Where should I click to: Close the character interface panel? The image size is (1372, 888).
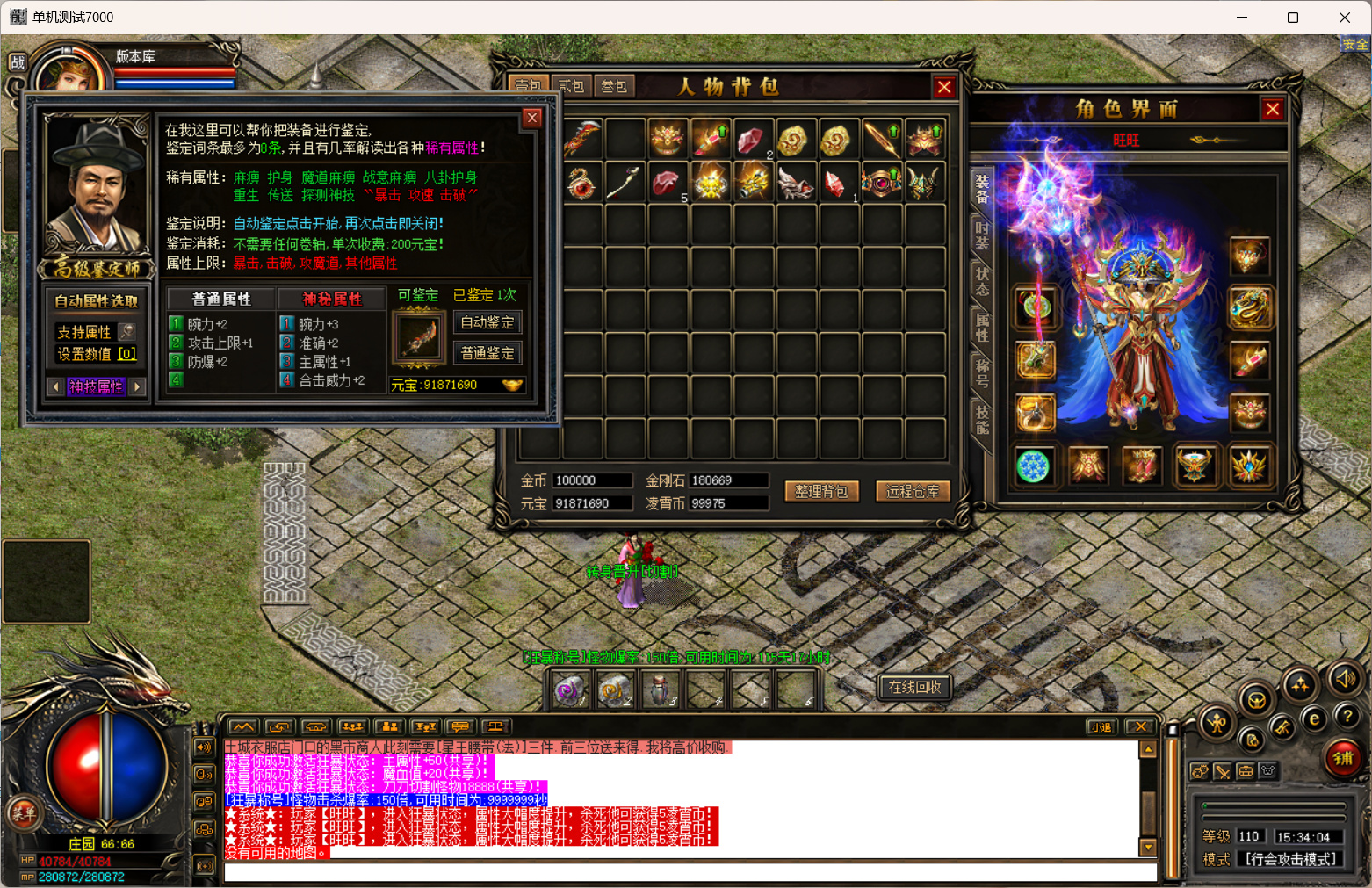pyautogui.click(x=1272, y=109)
